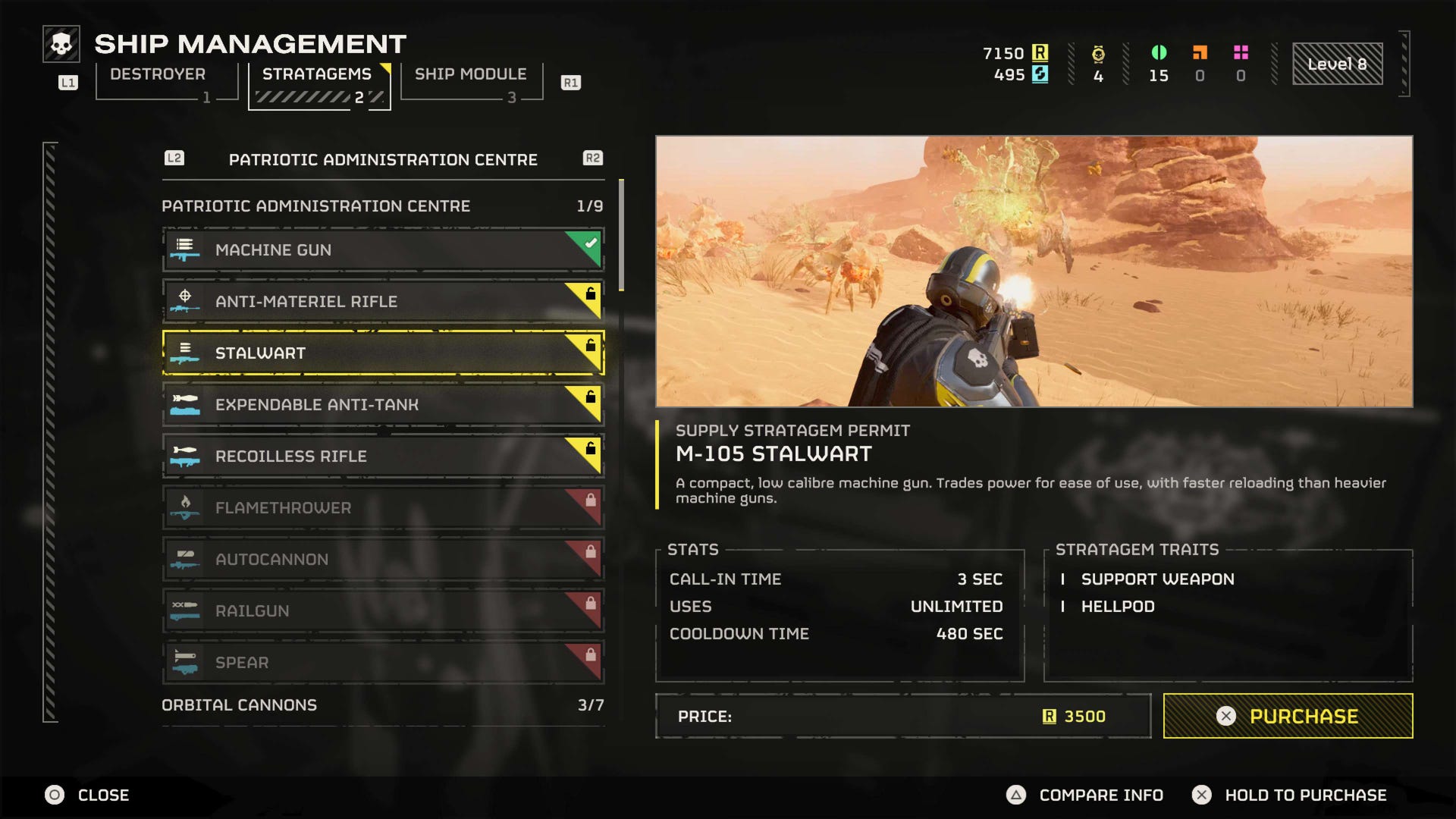Select the Machine Gun weapon icon

point(187,249)
